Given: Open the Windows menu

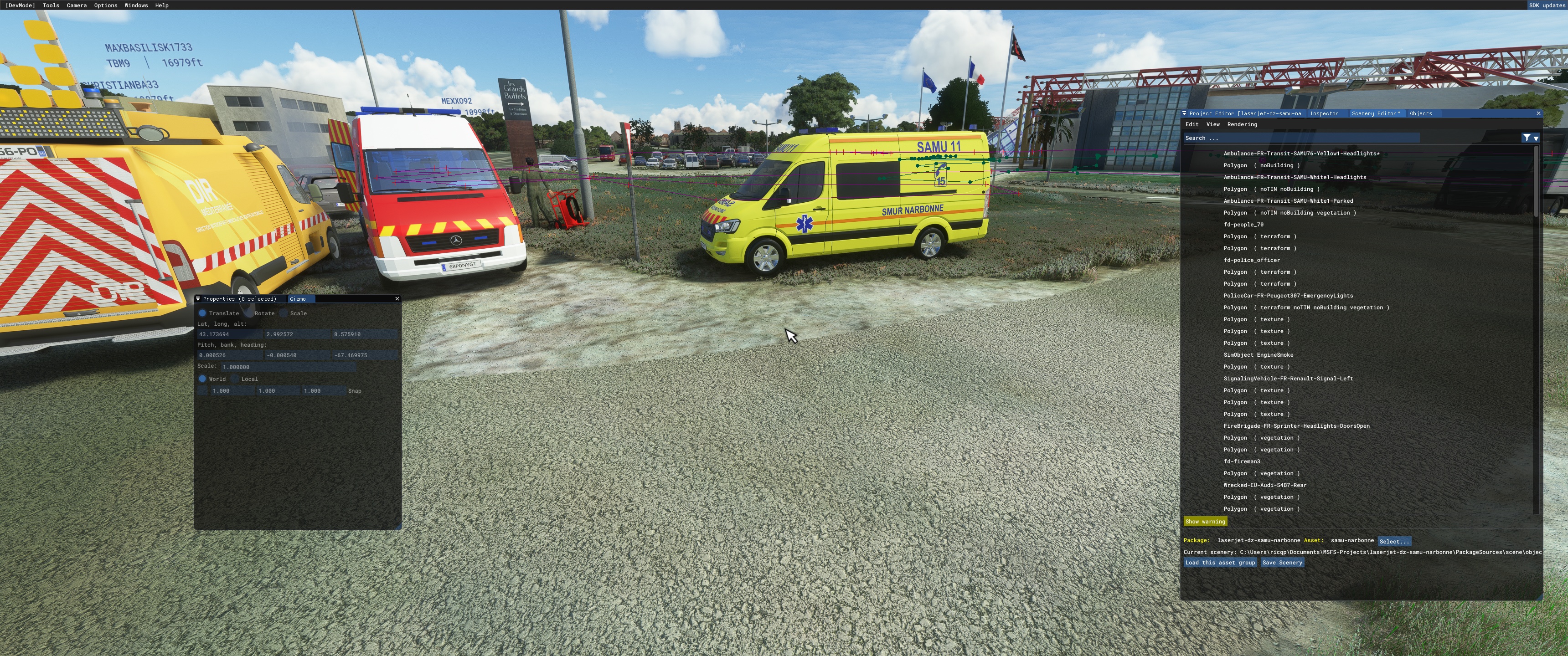Looking at the screenshot, I should pos(136,5).
